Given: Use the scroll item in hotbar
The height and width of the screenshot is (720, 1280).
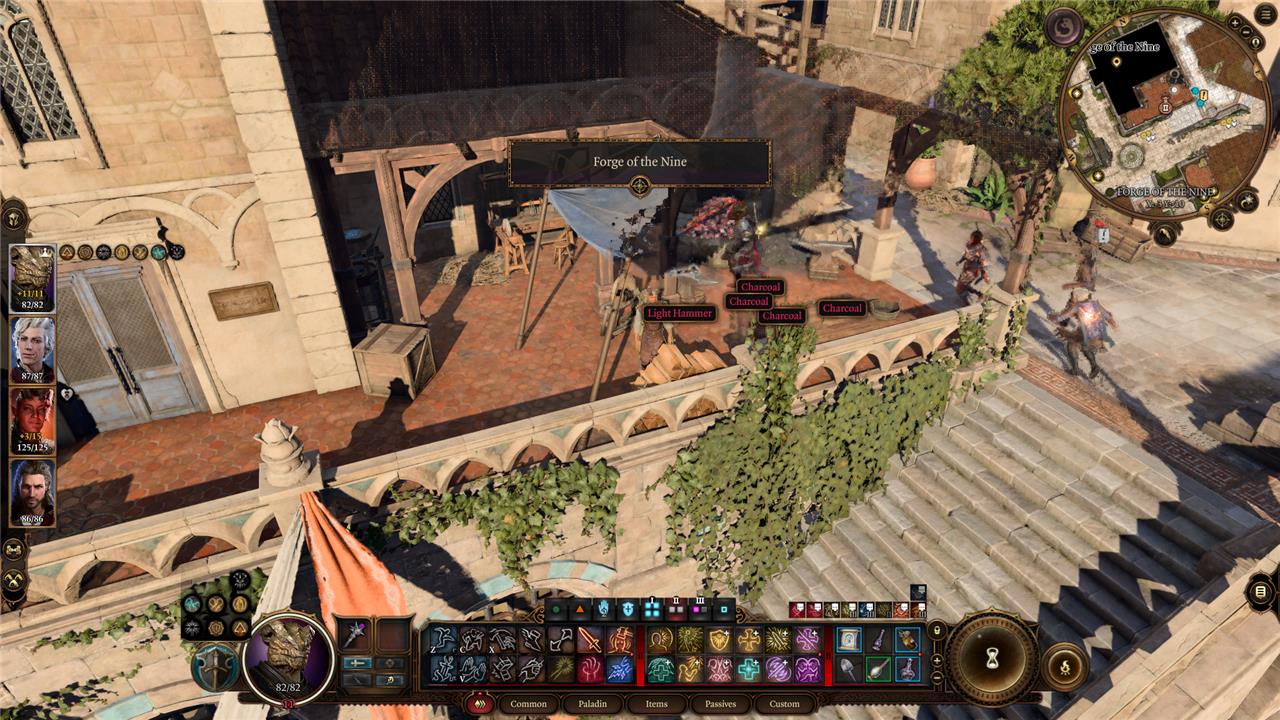Looking at the screenshot, I should (848, 640).
